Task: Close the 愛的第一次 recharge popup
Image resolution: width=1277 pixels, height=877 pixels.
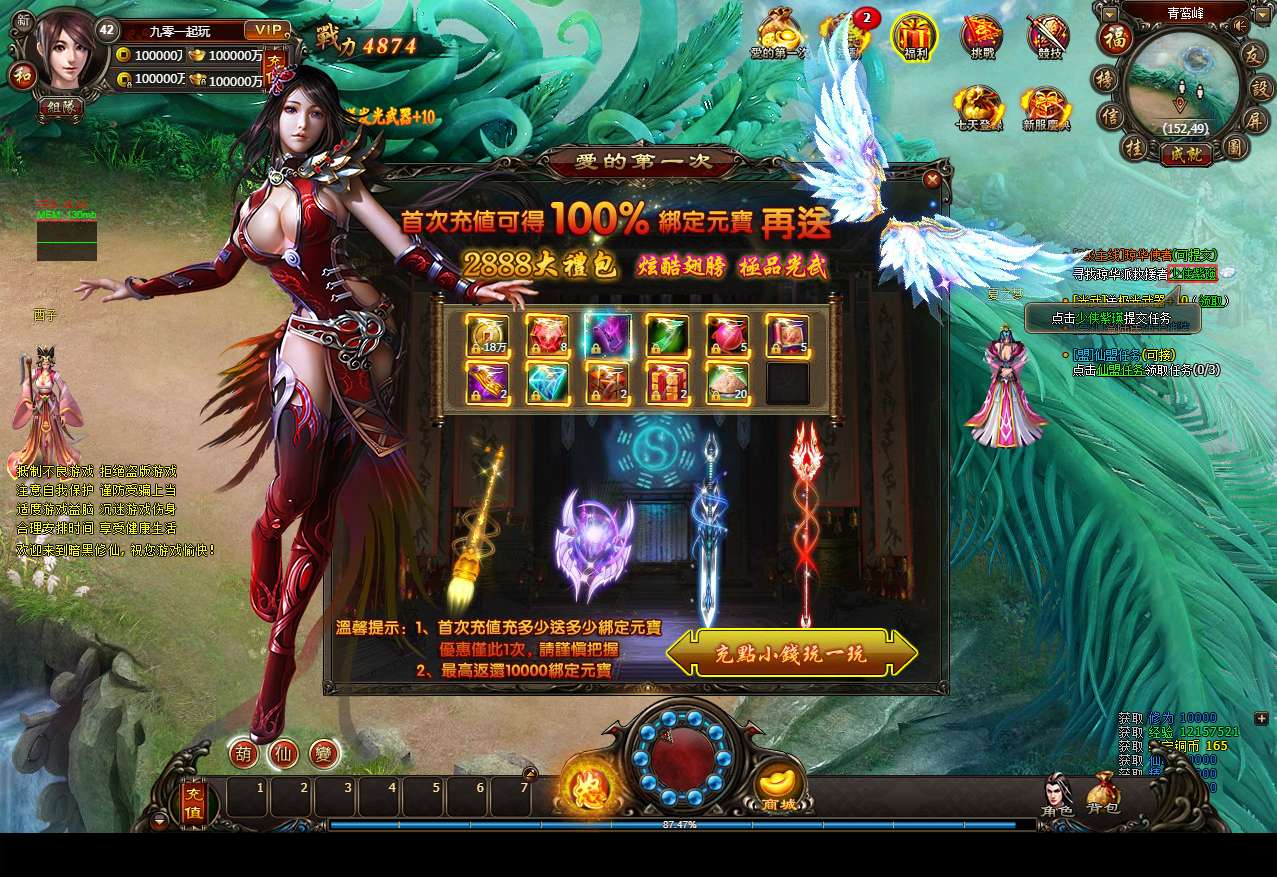Action: (932, 180)
